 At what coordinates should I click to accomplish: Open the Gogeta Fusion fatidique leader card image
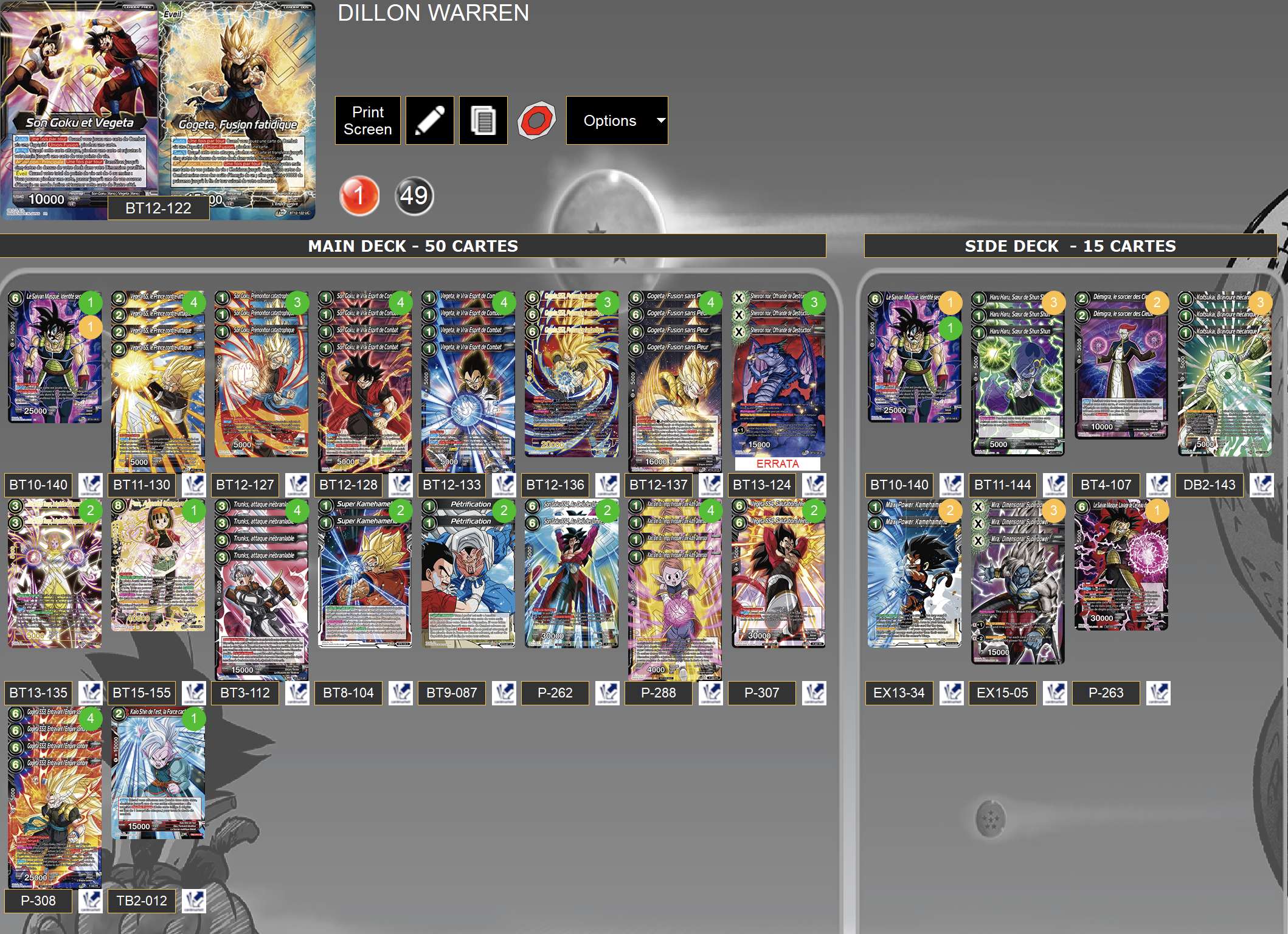pos(237,103)
